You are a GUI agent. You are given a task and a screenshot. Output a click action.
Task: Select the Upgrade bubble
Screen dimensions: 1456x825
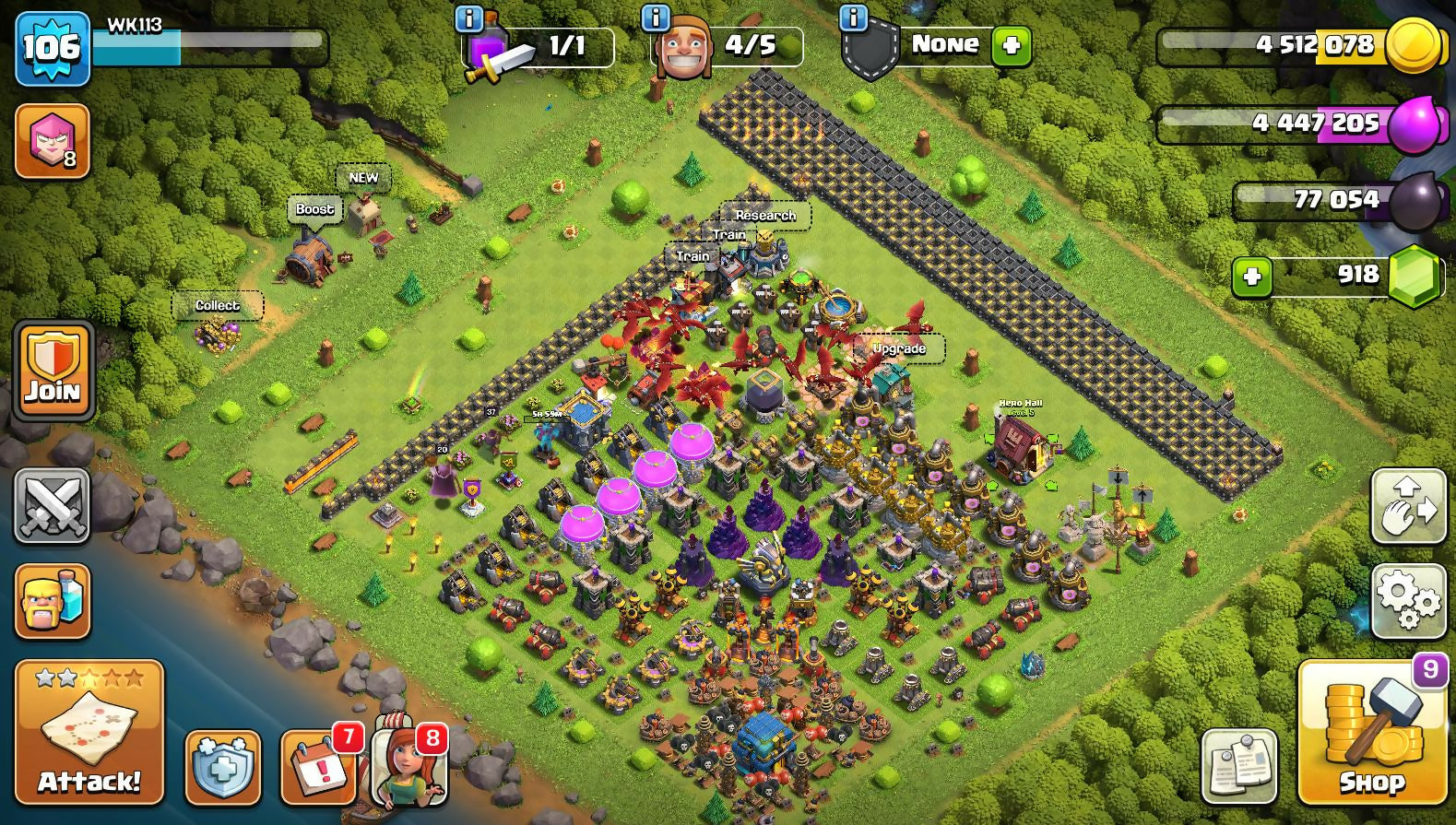point(899,348)
